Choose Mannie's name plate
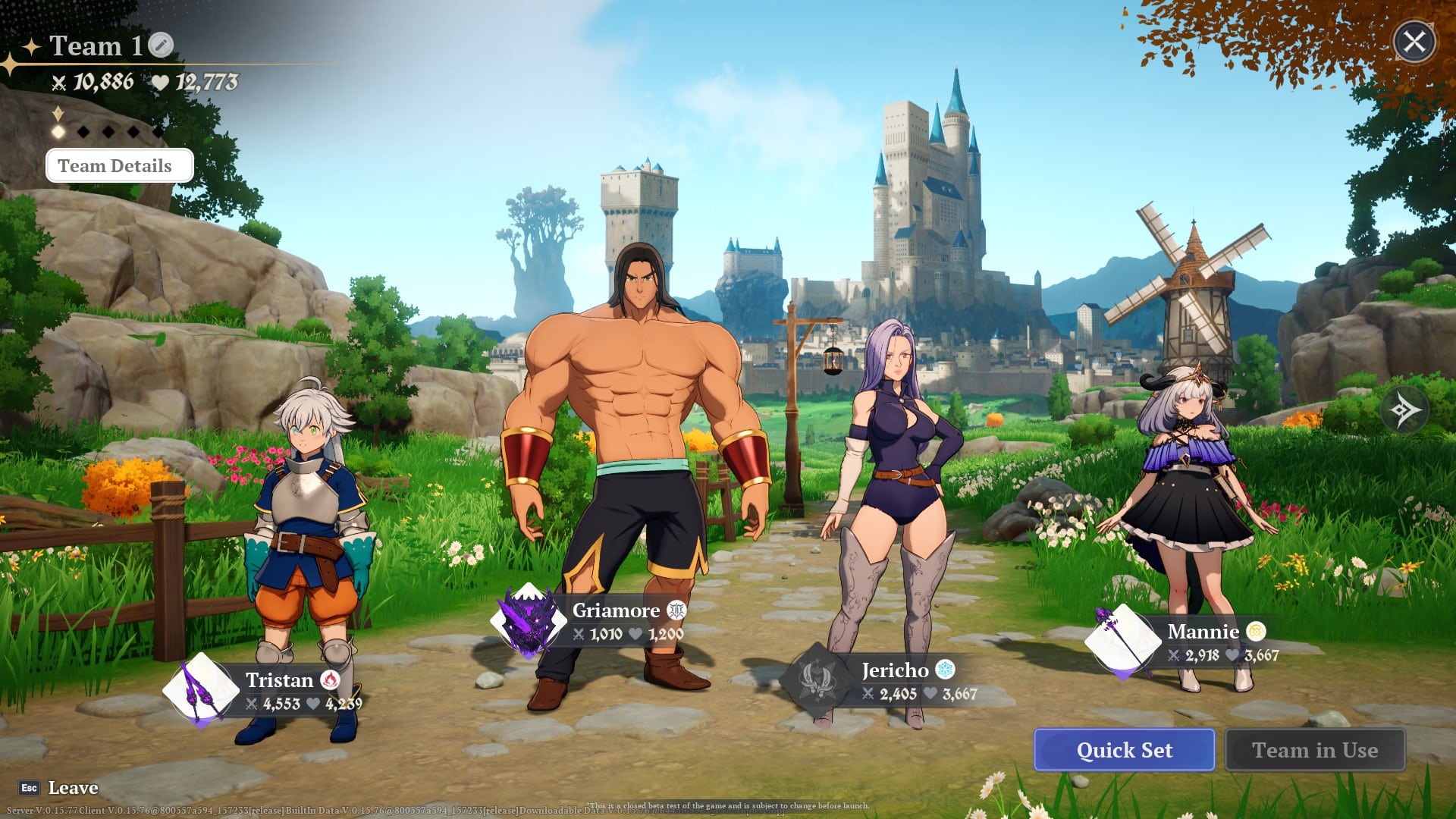The image size is (1456, 819). 1203,632
